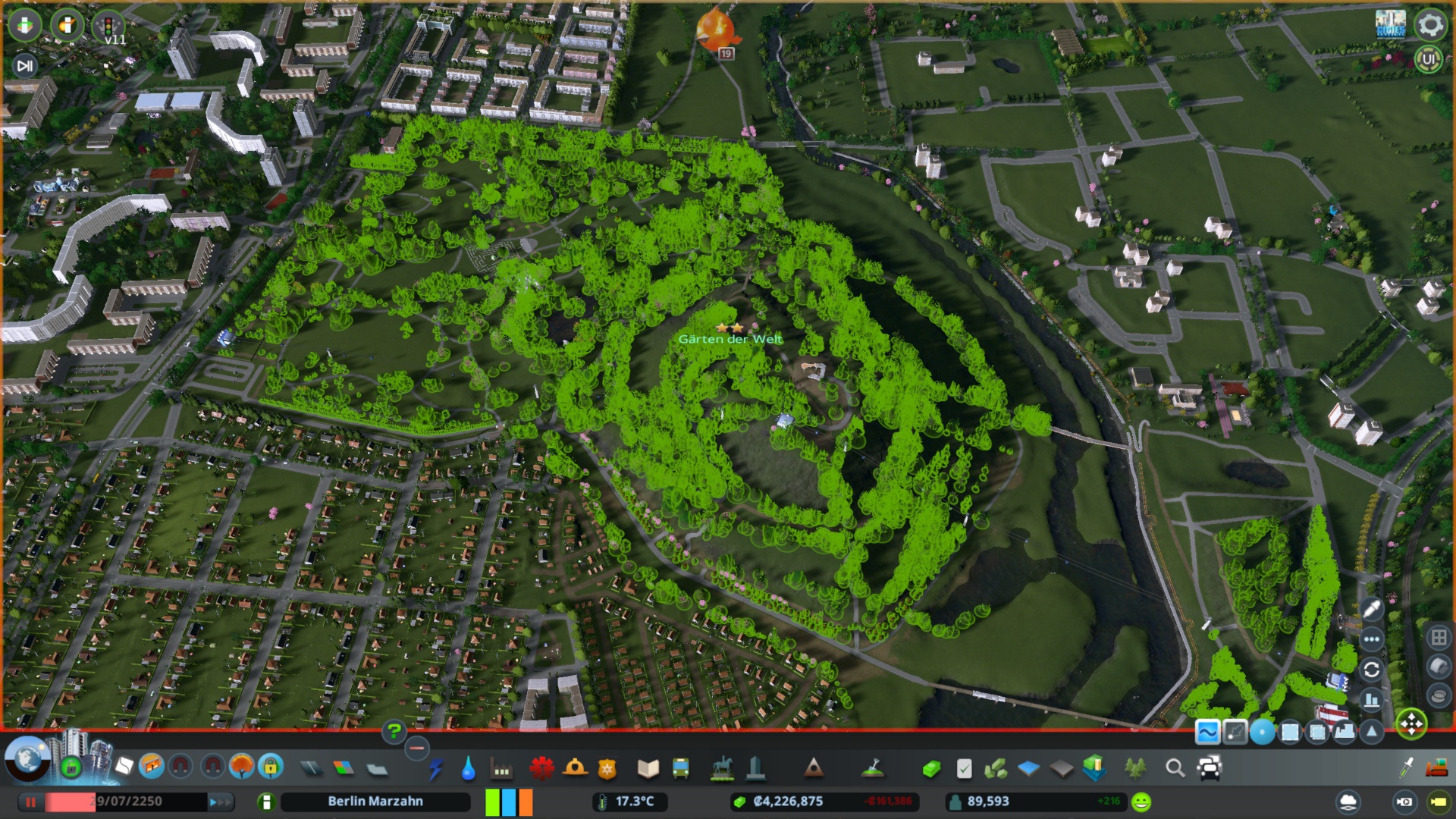Open the three-dot tool options menu

pyautogui.click(x=1373, y=639)
